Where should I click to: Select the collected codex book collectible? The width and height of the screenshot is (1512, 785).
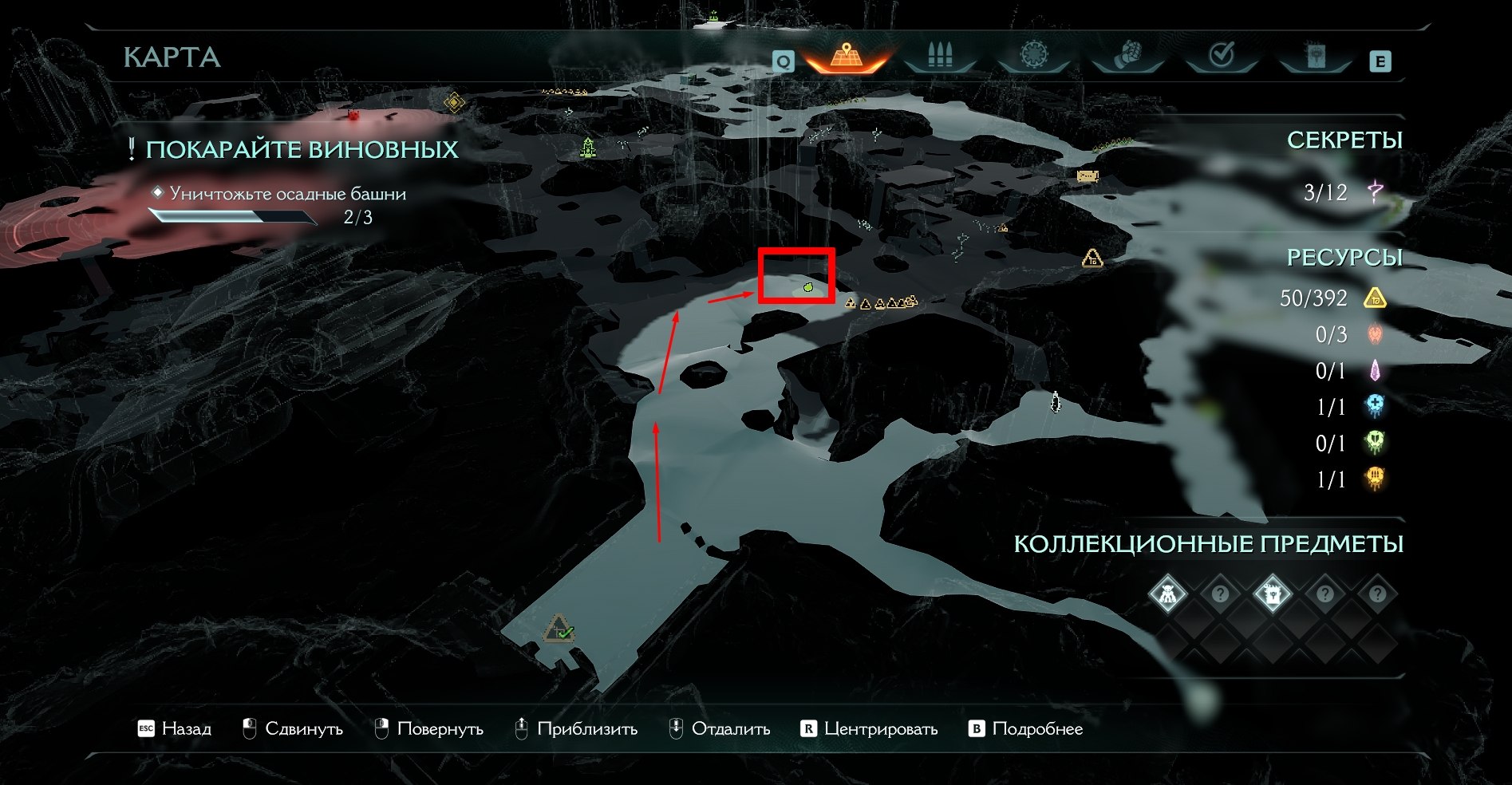point(1272,594)
